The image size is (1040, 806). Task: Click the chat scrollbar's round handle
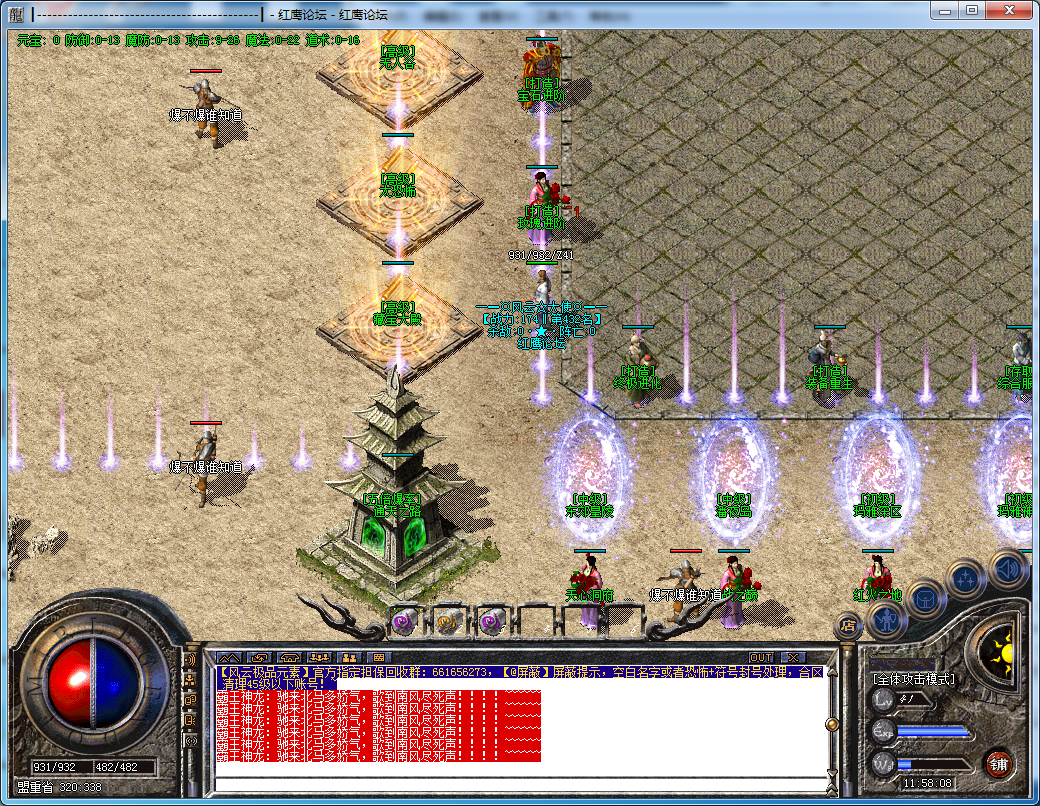point(830,724)
